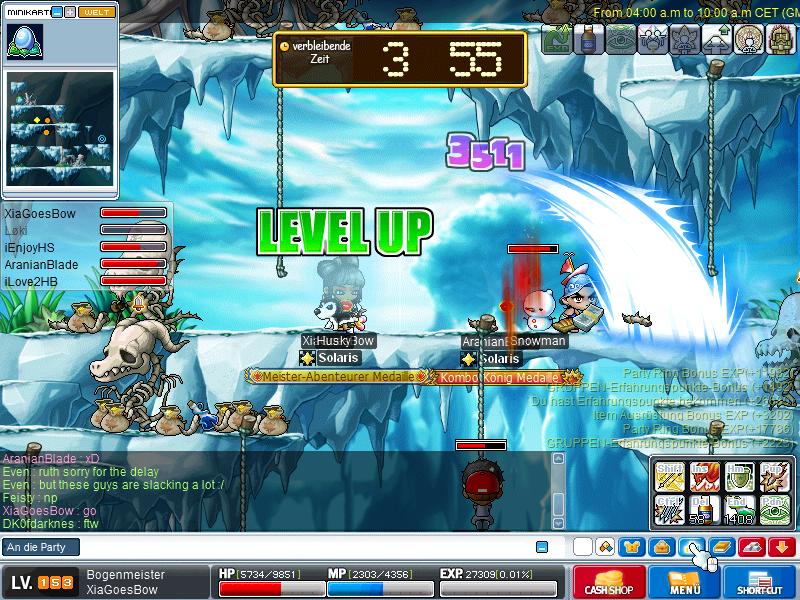Use the Shift arrow skill slot
The width and height of the screenshot is (800, 600).
[668, 476]
